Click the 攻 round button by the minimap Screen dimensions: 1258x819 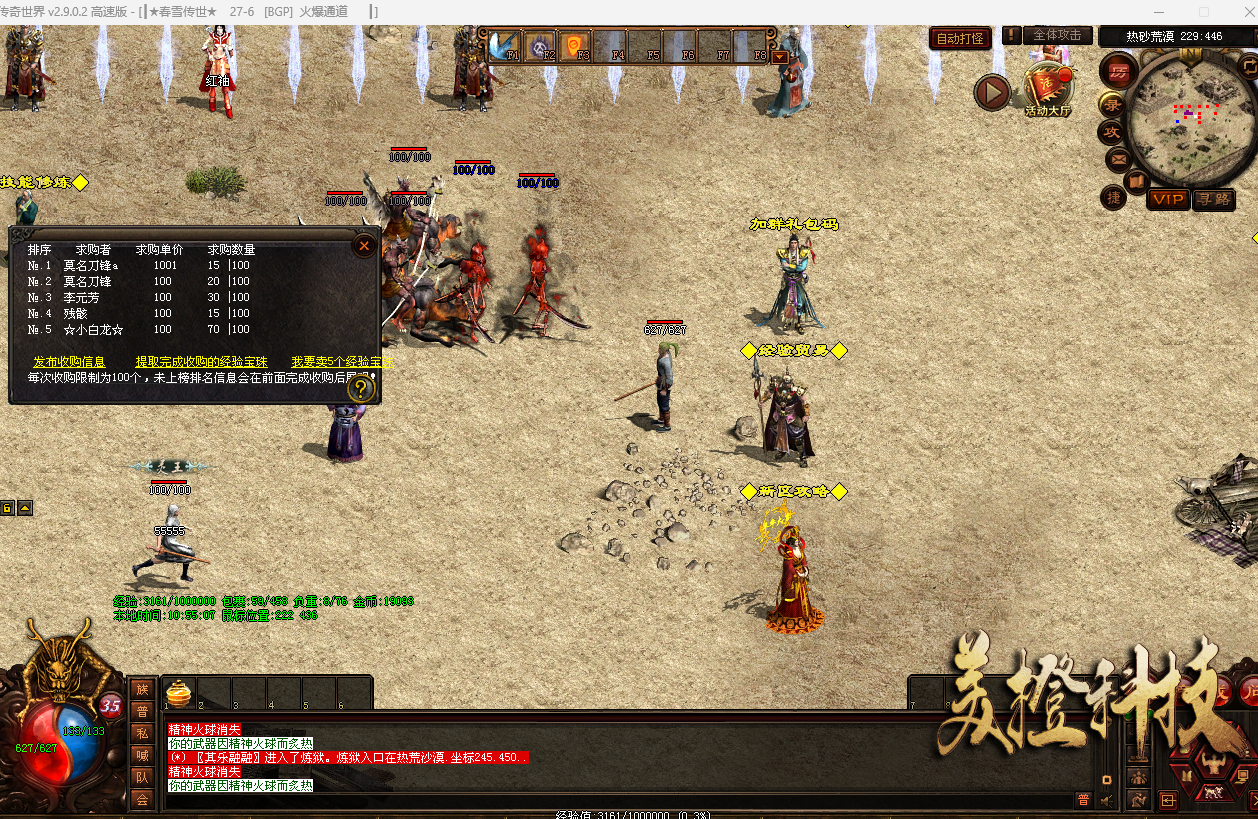tap(1111, 132)
